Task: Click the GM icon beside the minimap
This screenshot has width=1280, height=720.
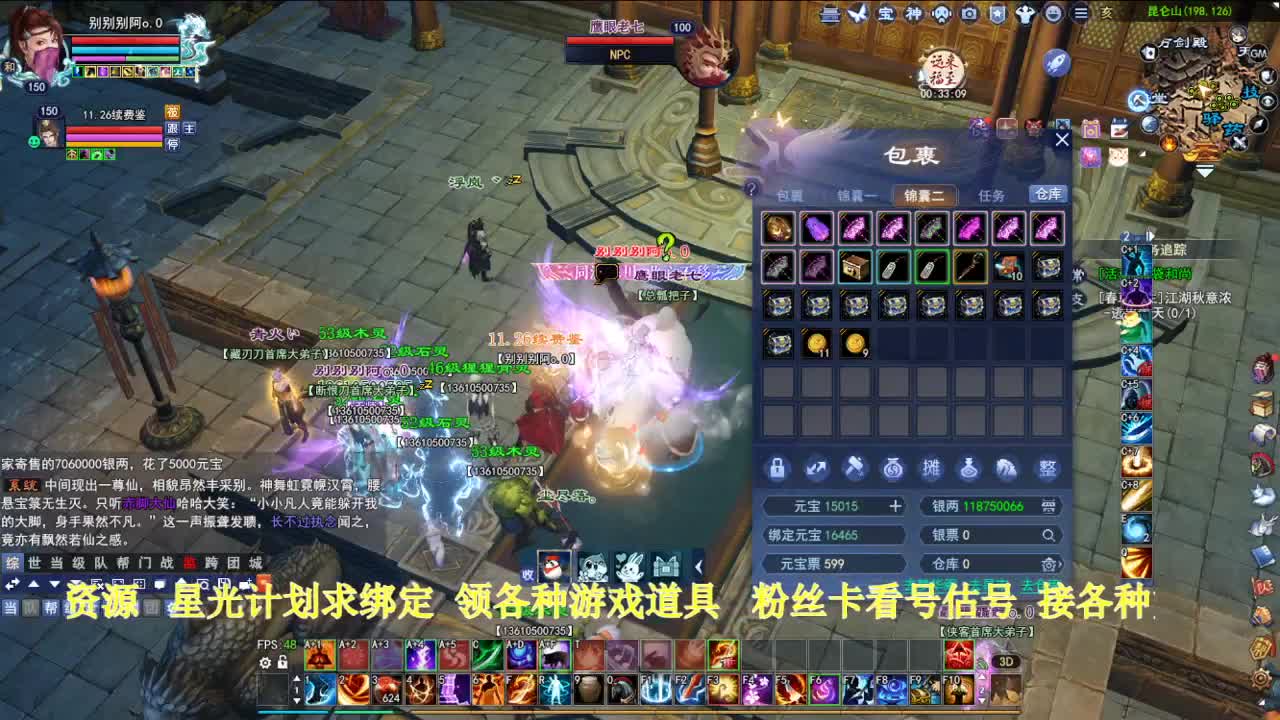Action: (x=1259, y=53)
